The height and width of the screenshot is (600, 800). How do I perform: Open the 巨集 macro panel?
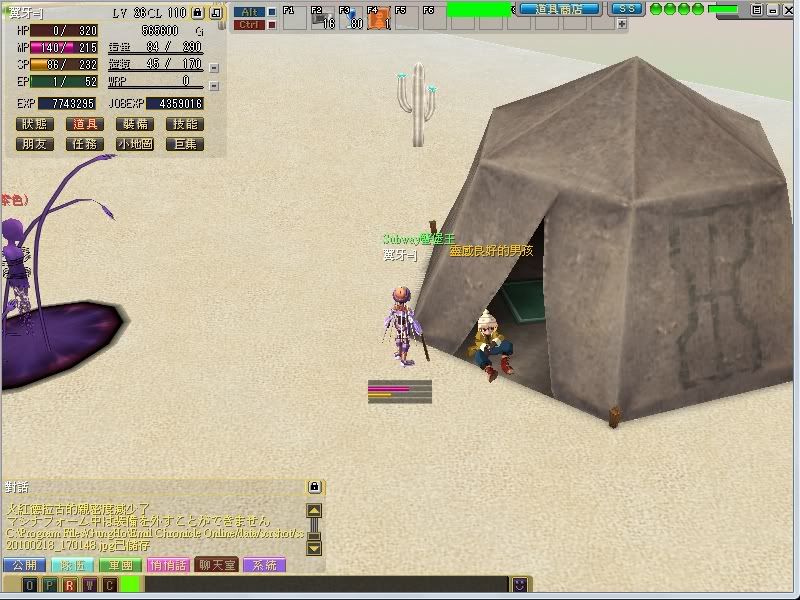(x=185, y=144)
